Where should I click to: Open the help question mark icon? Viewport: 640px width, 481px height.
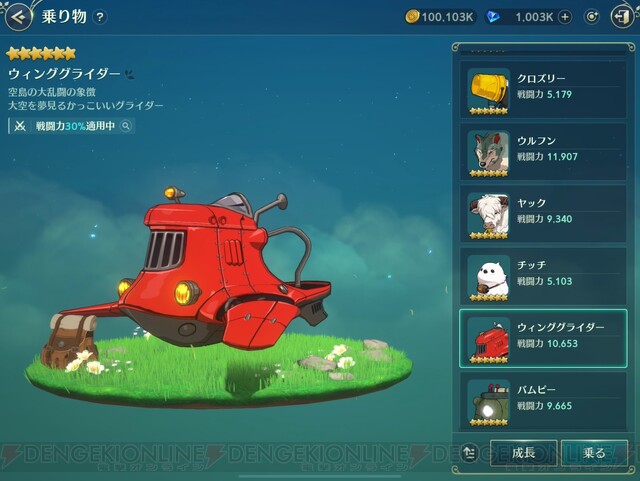tap(100, 17)
